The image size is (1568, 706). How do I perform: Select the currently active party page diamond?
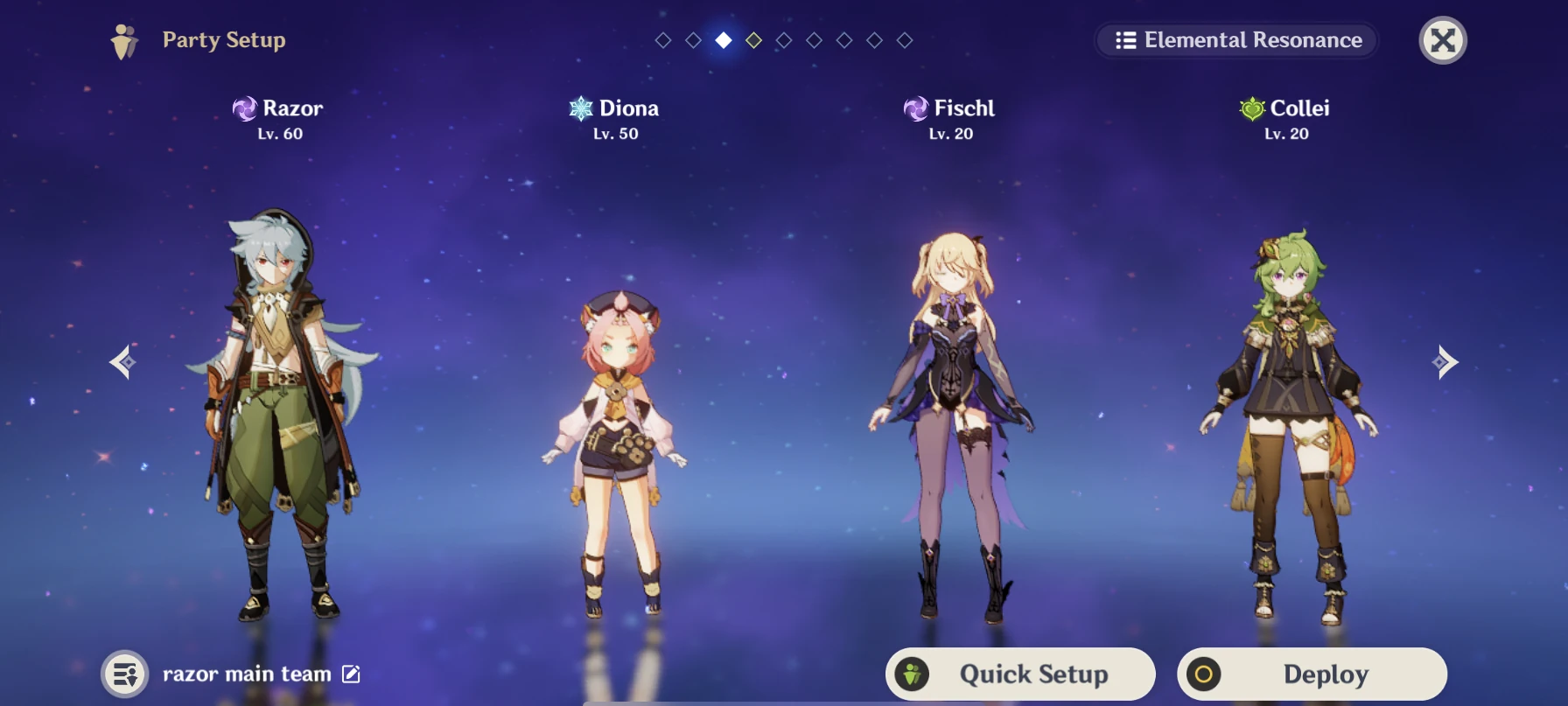pos(724,39)
